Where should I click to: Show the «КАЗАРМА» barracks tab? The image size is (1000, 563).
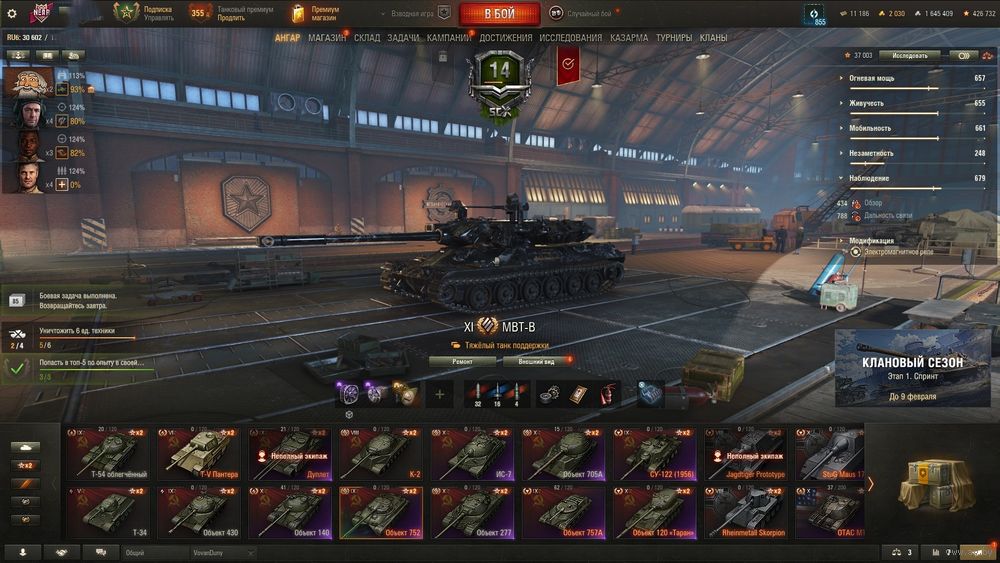tap(629, 38)
